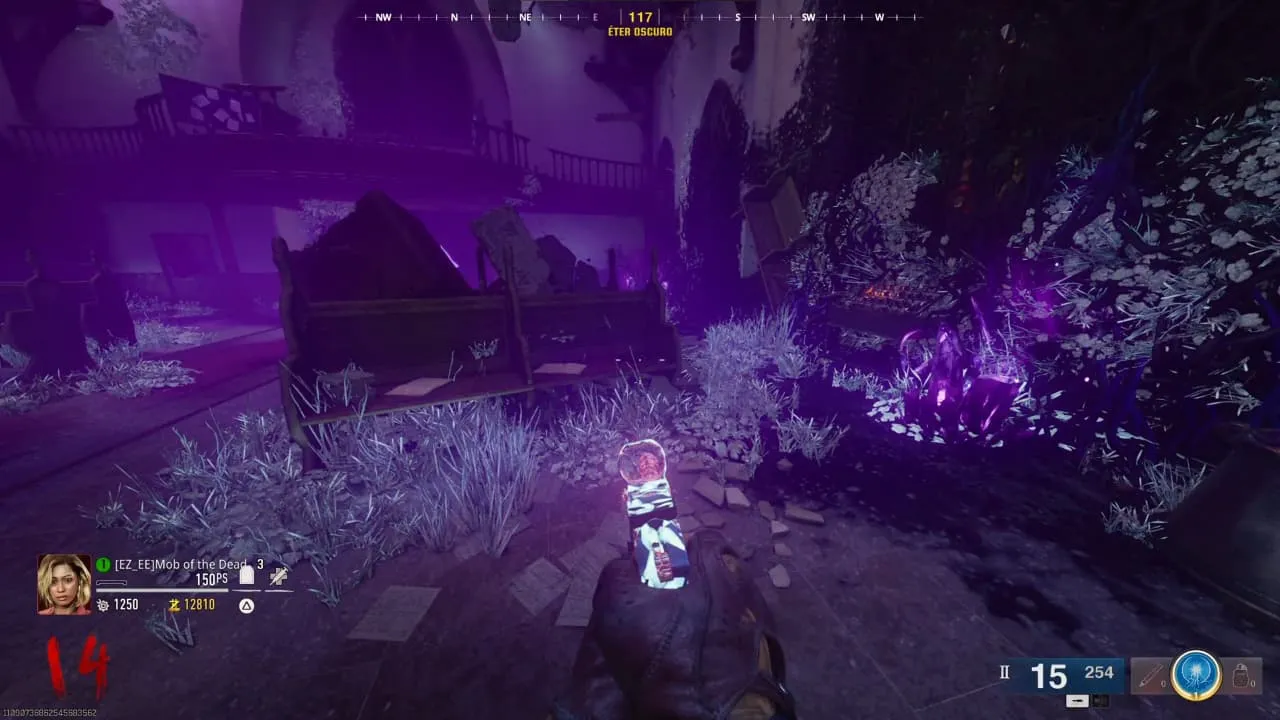Select the highlighted active weapon slot indicator
This screenshot has width=1280, height=720.
click(1075, 700)
